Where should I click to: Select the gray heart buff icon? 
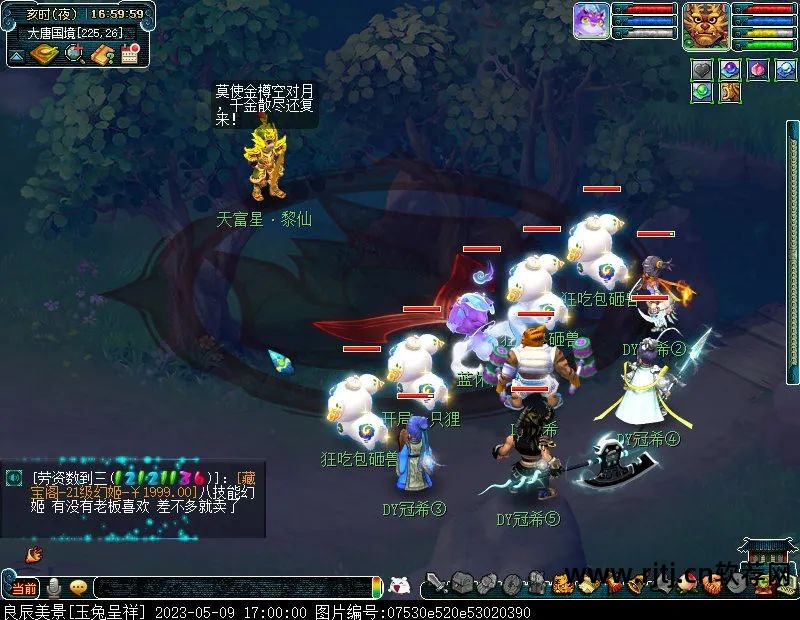point(702,70)
